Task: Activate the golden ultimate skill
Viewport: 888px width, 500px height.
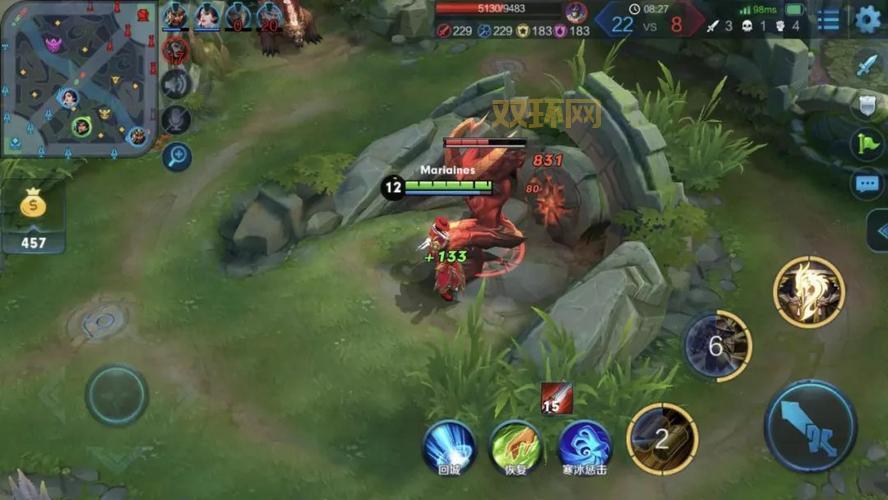Action: tap(809, 292)
